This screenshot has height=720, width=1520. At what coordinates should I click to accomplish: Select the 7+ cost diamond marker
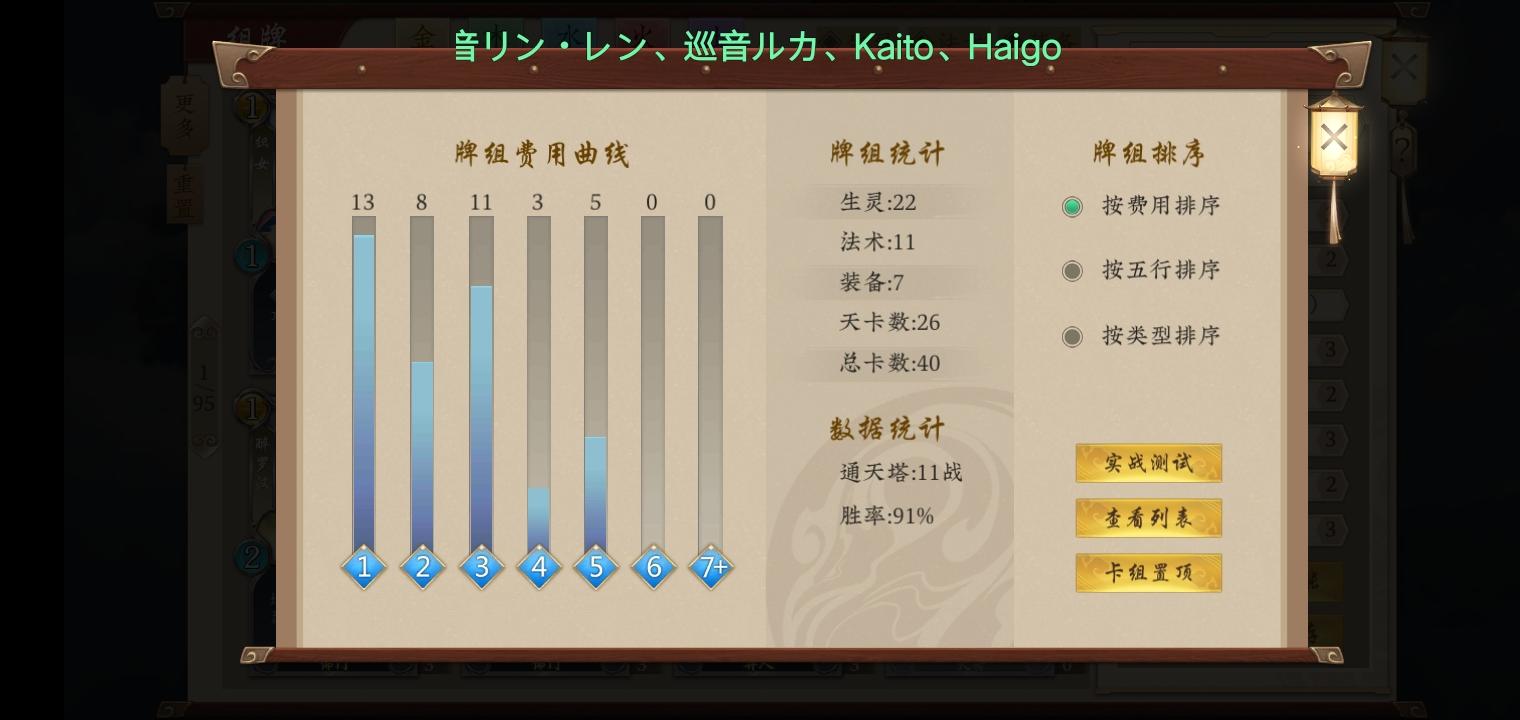[x=711, y=567]
